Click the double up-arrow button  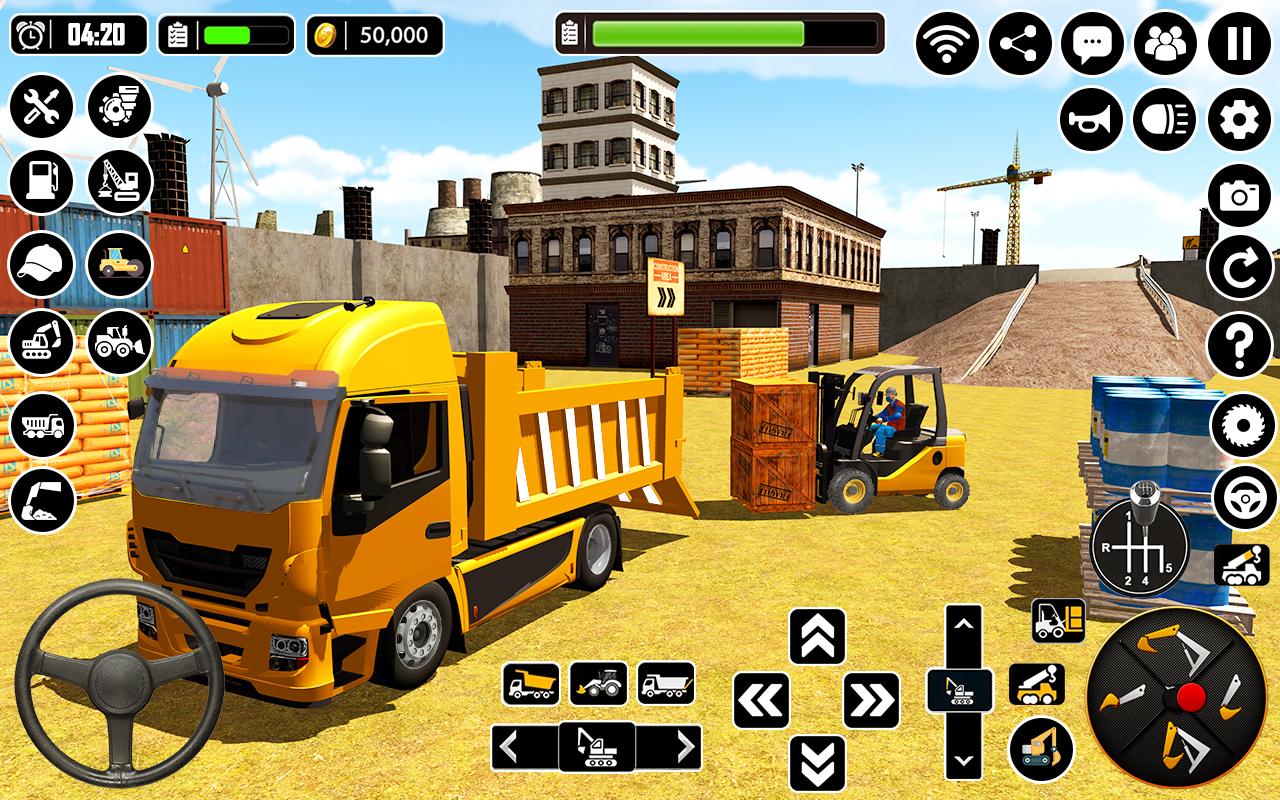tap(818, 636)
